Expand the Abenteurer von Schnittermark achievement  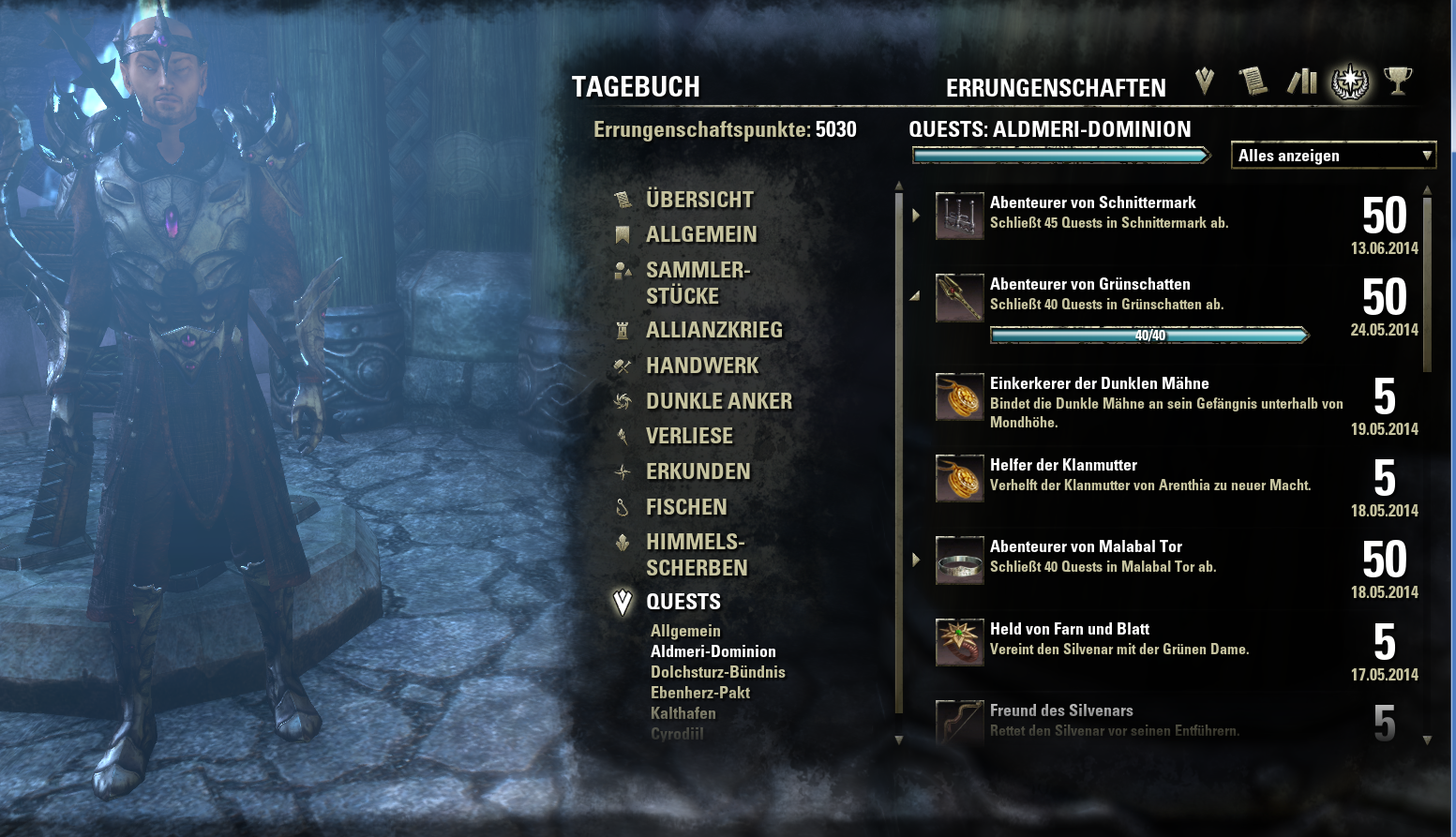[916, 215]
